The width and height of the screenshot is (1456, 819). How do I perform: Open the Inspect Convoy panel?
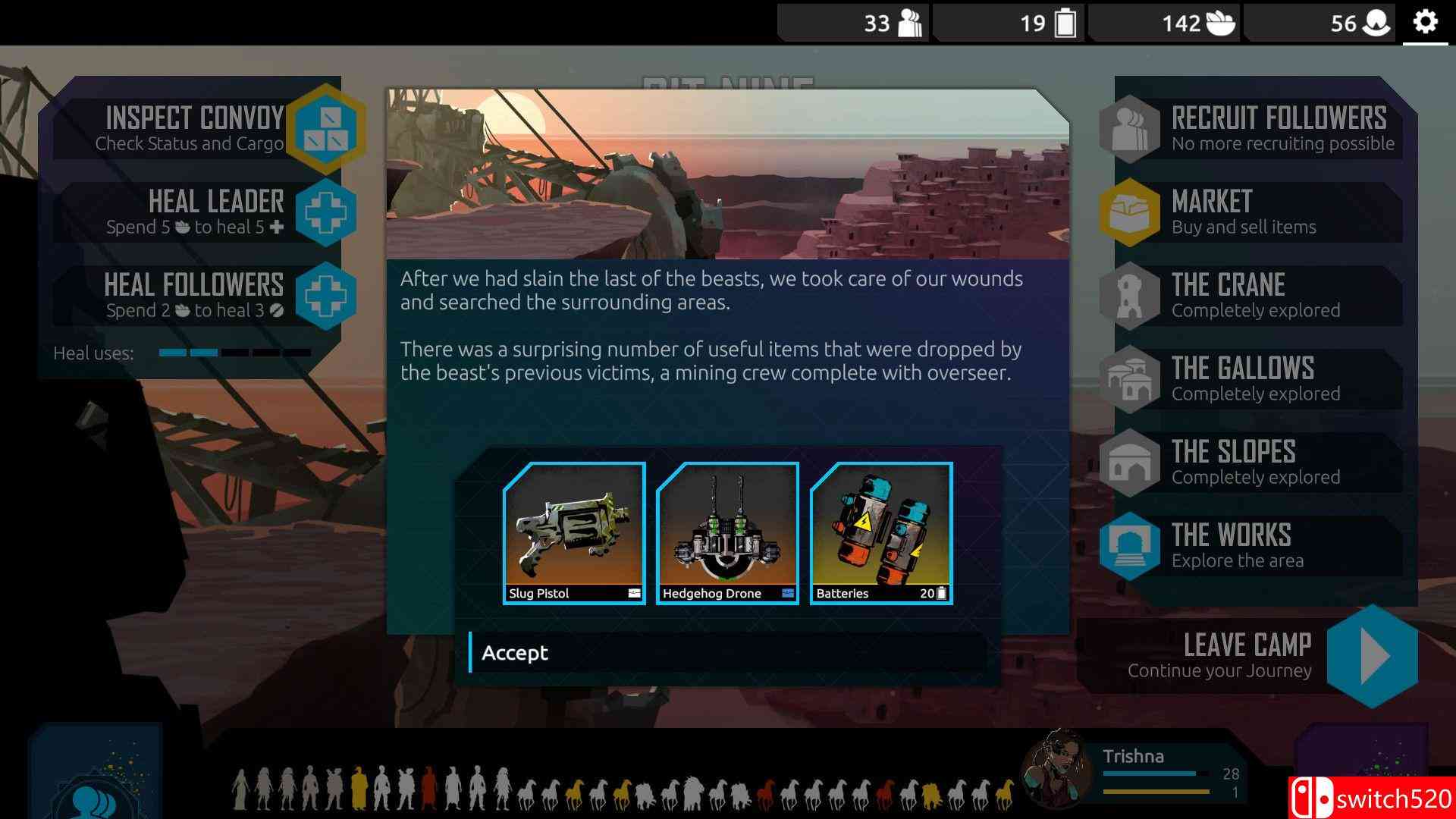(327, 129)
